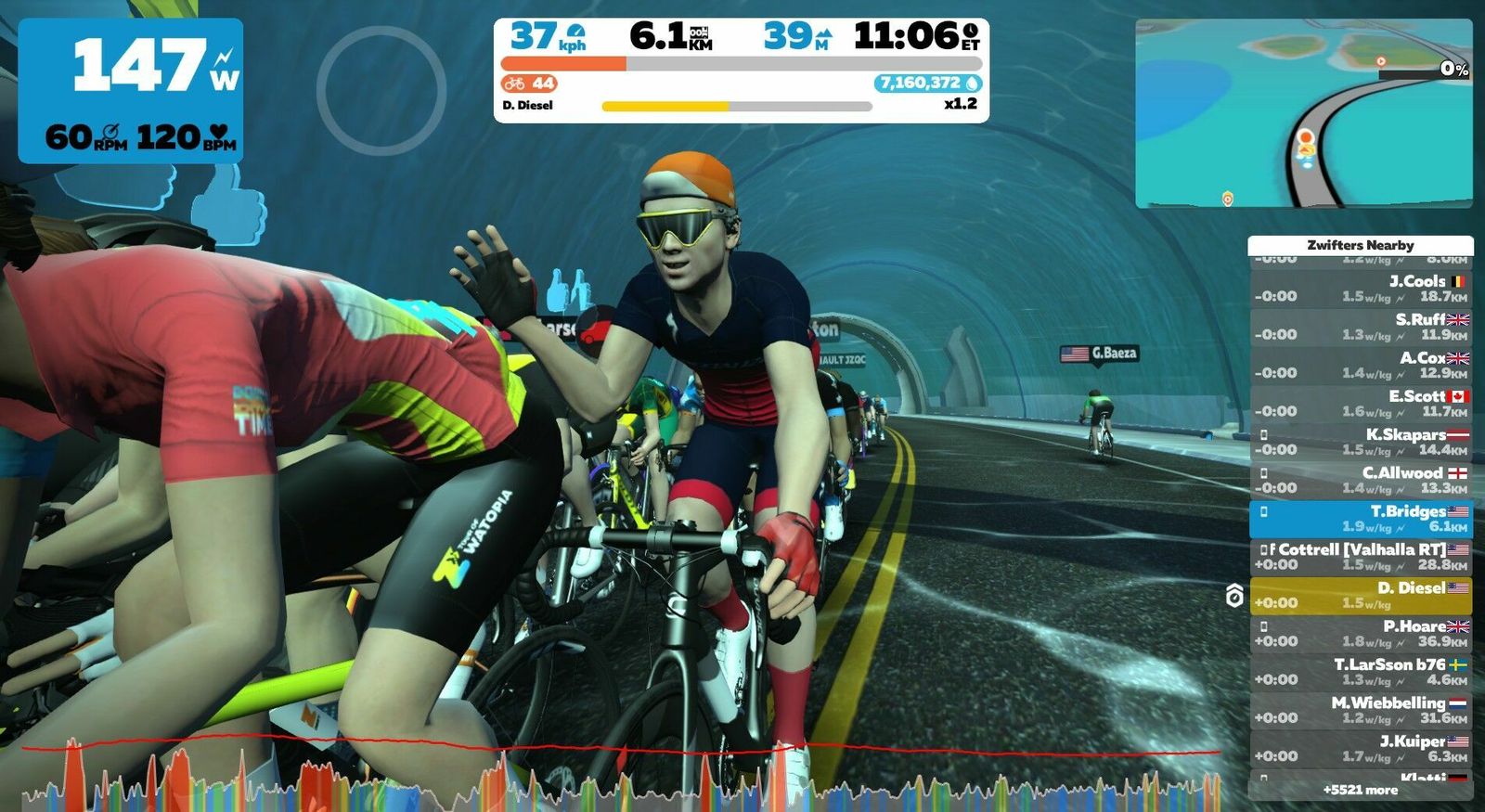Select C.Allwood from the nearby riders
1485x812 pixels.
[1361, 480]
